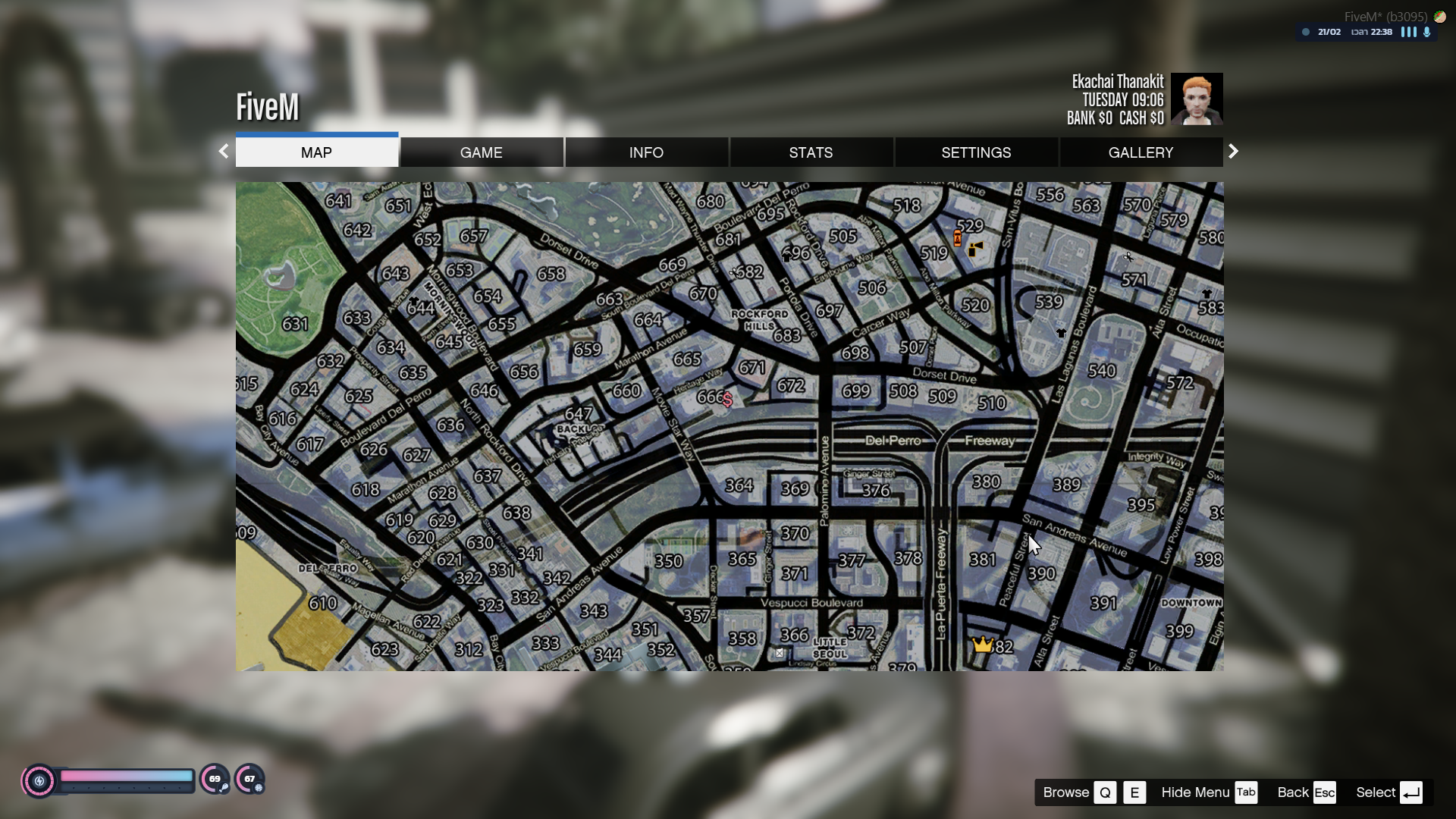Click Ekachai Thanakit's character portrait
This screenshot has width=1456, height=819.
[x=1196, y=99]
